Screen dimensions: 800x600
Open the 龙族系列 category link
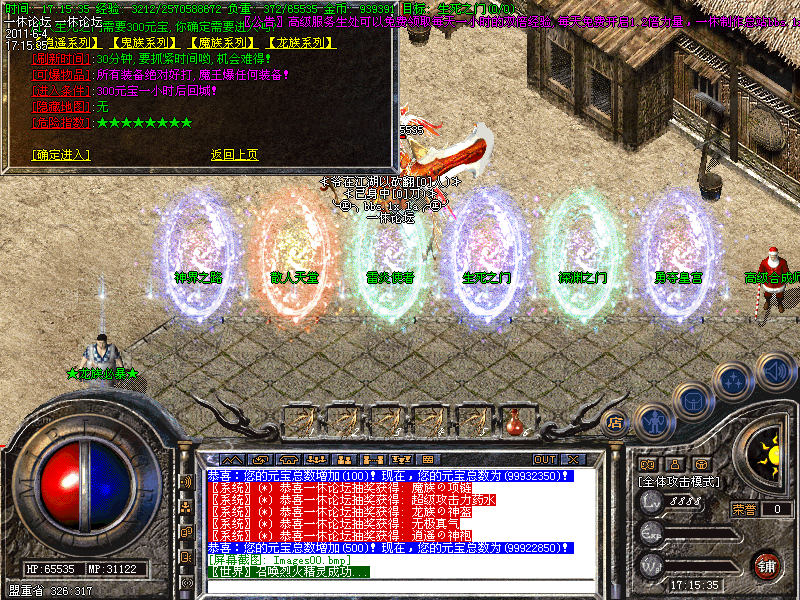click(301, 43)
